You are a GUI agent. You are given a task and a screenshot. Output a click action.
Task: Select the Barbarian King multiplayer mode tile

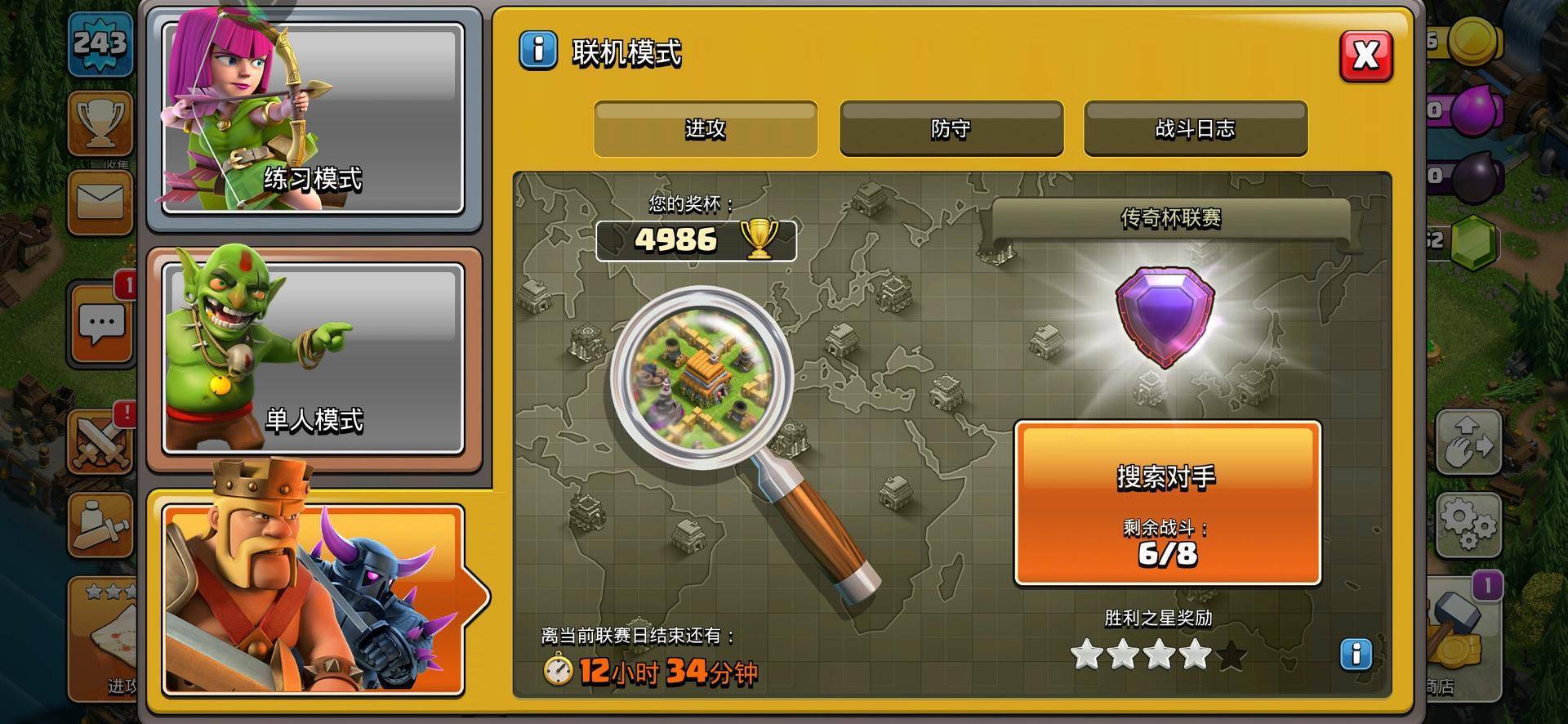313,601
